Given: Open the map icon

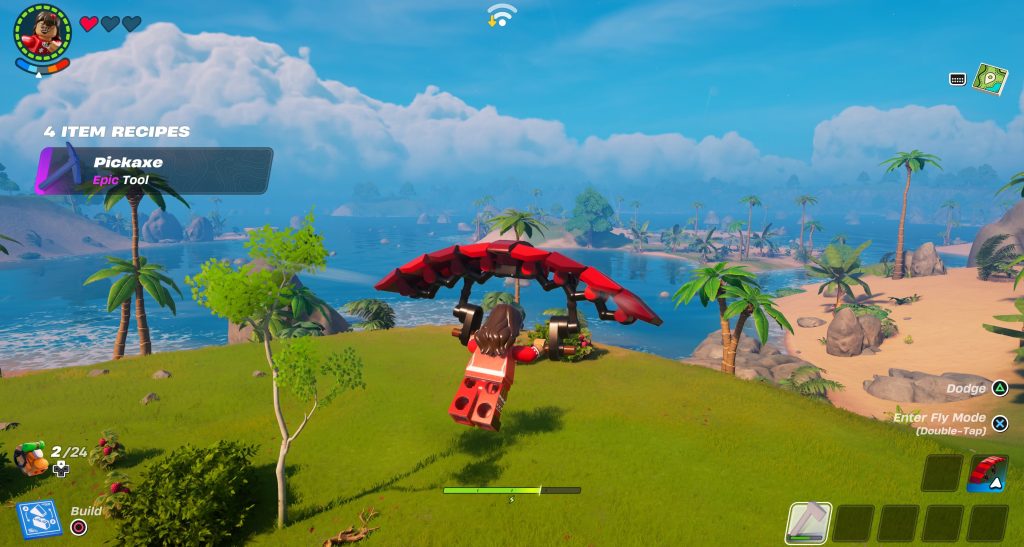Looking at the screenshot, I should click(x=989, y=79).
